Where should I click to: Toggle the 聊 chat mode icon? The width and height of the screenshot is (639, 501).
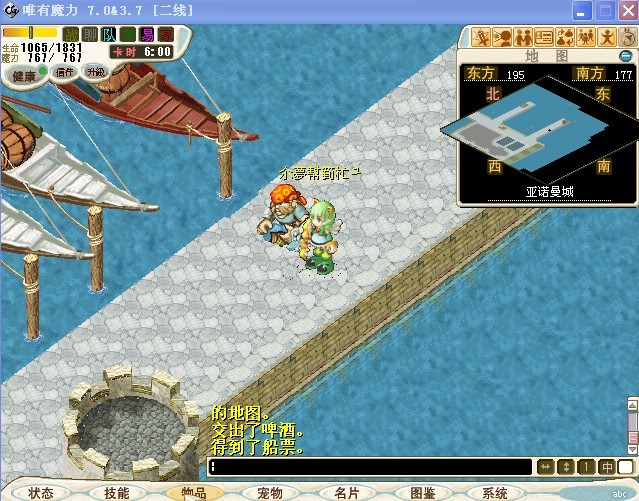(x=90, y=35)
